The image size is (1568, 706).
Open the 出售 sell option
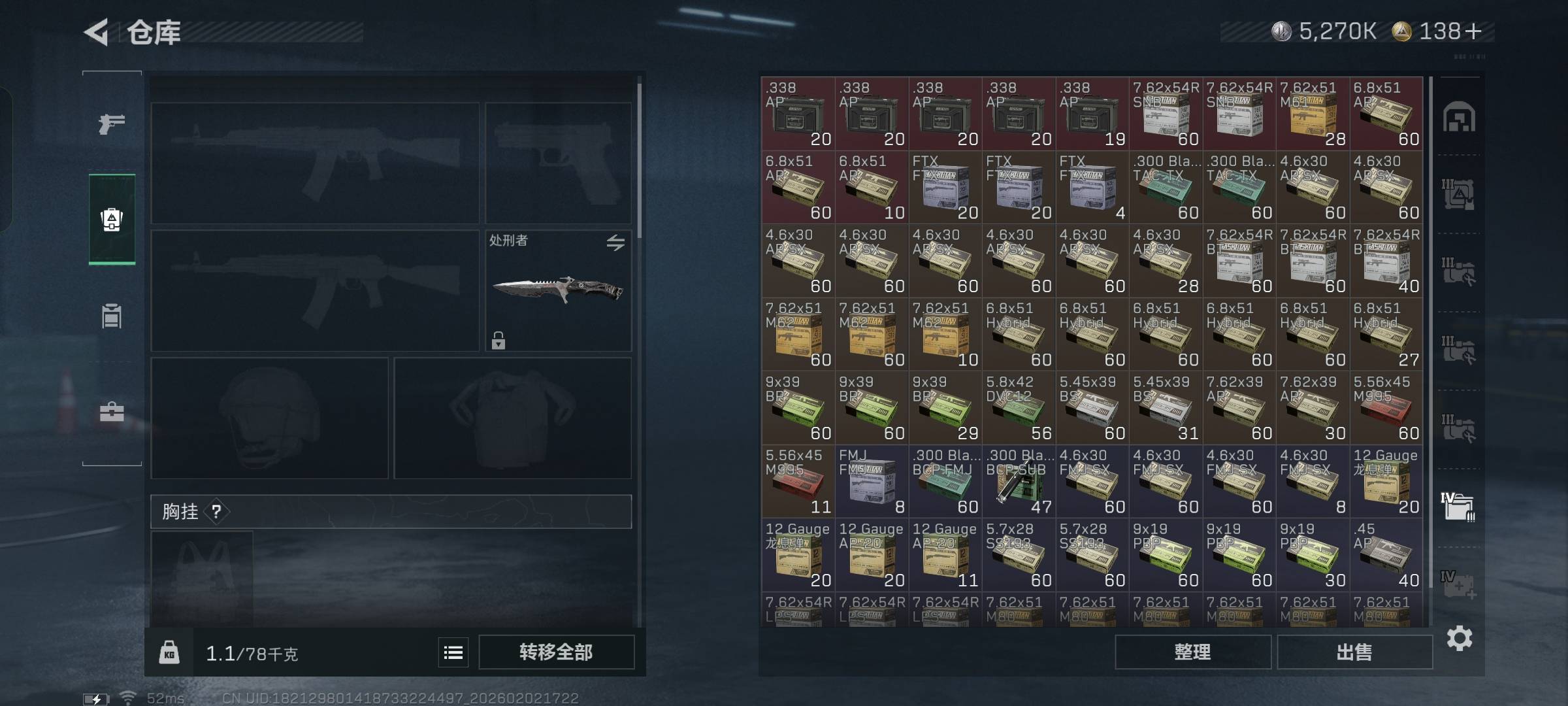(x=1354, y=652)
